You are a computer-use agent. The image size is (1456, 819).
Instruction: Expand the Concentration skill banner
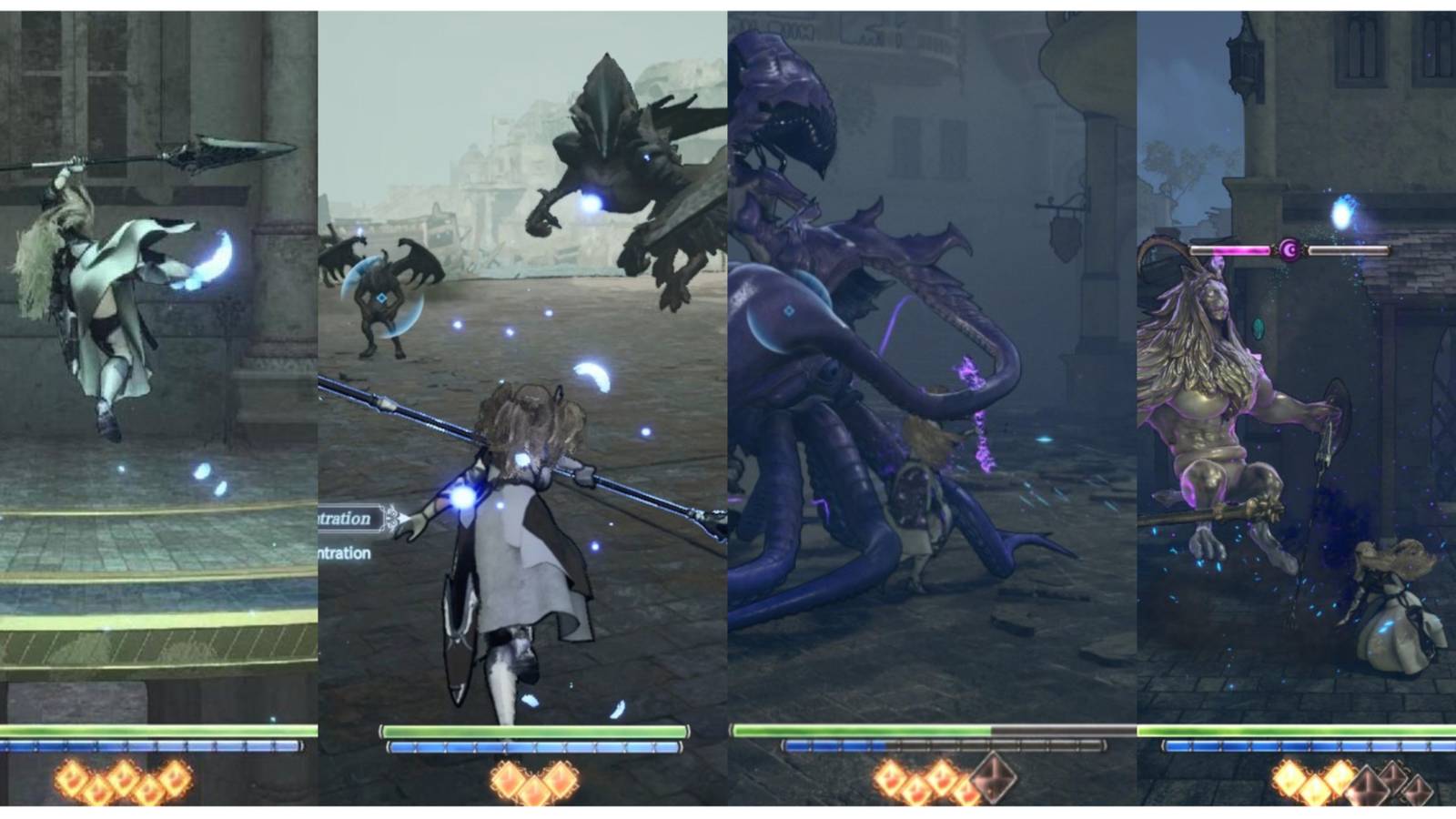(x=346, y=519)
